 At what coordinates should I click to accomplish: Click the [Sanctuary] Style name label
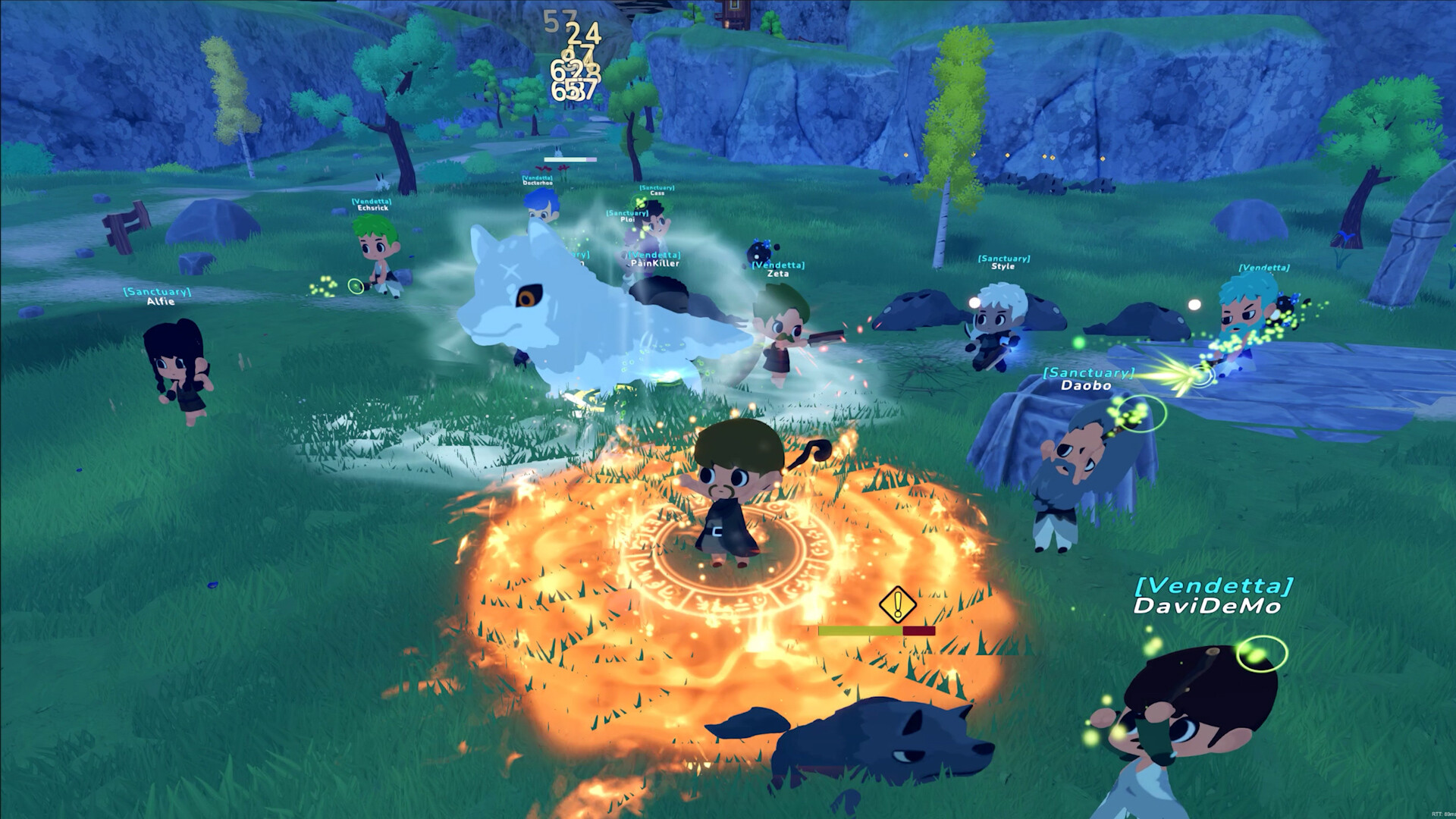(1005, 261)
